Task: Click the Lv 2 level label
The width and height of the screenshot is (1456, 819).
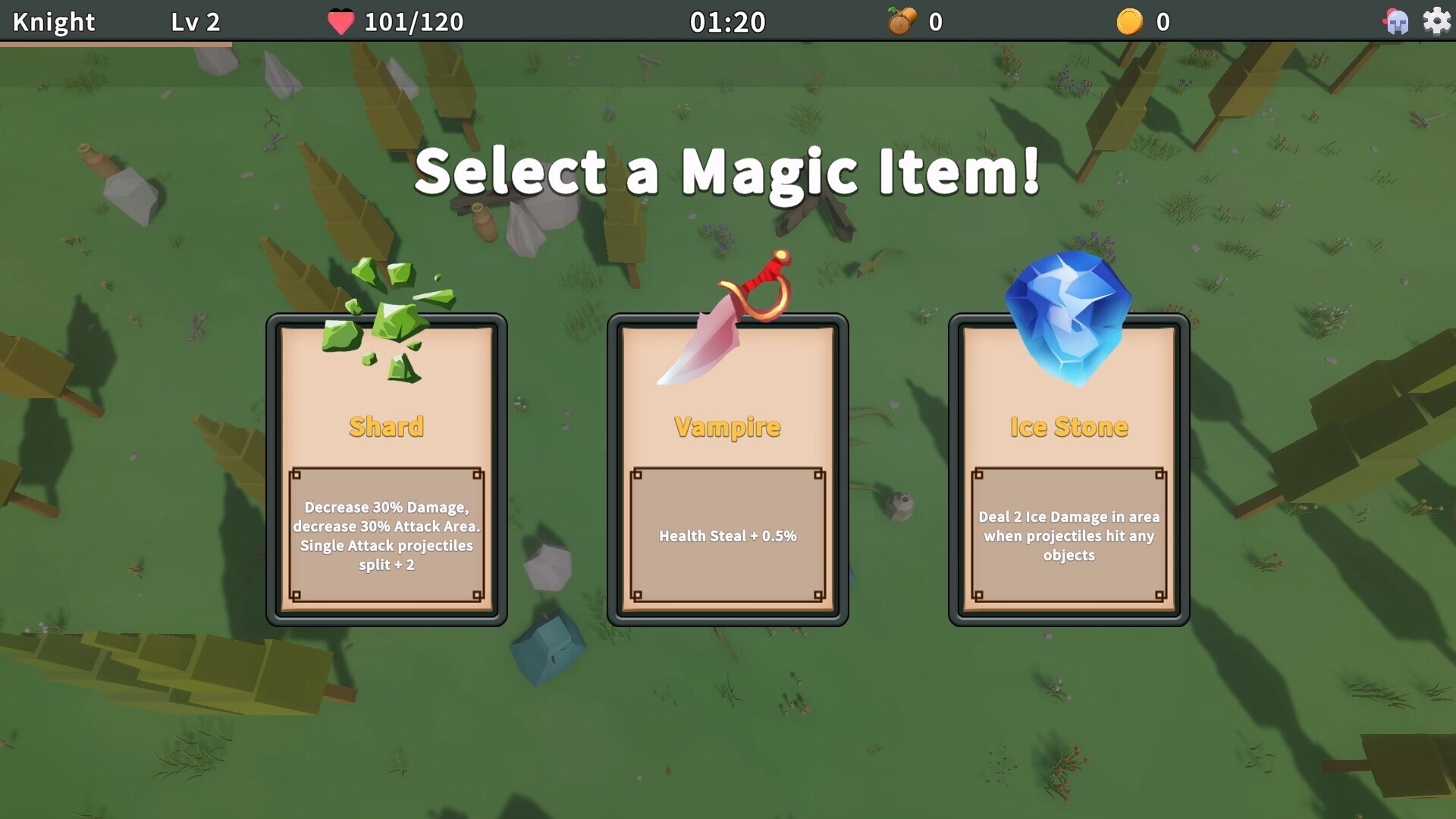Action: 197,21
